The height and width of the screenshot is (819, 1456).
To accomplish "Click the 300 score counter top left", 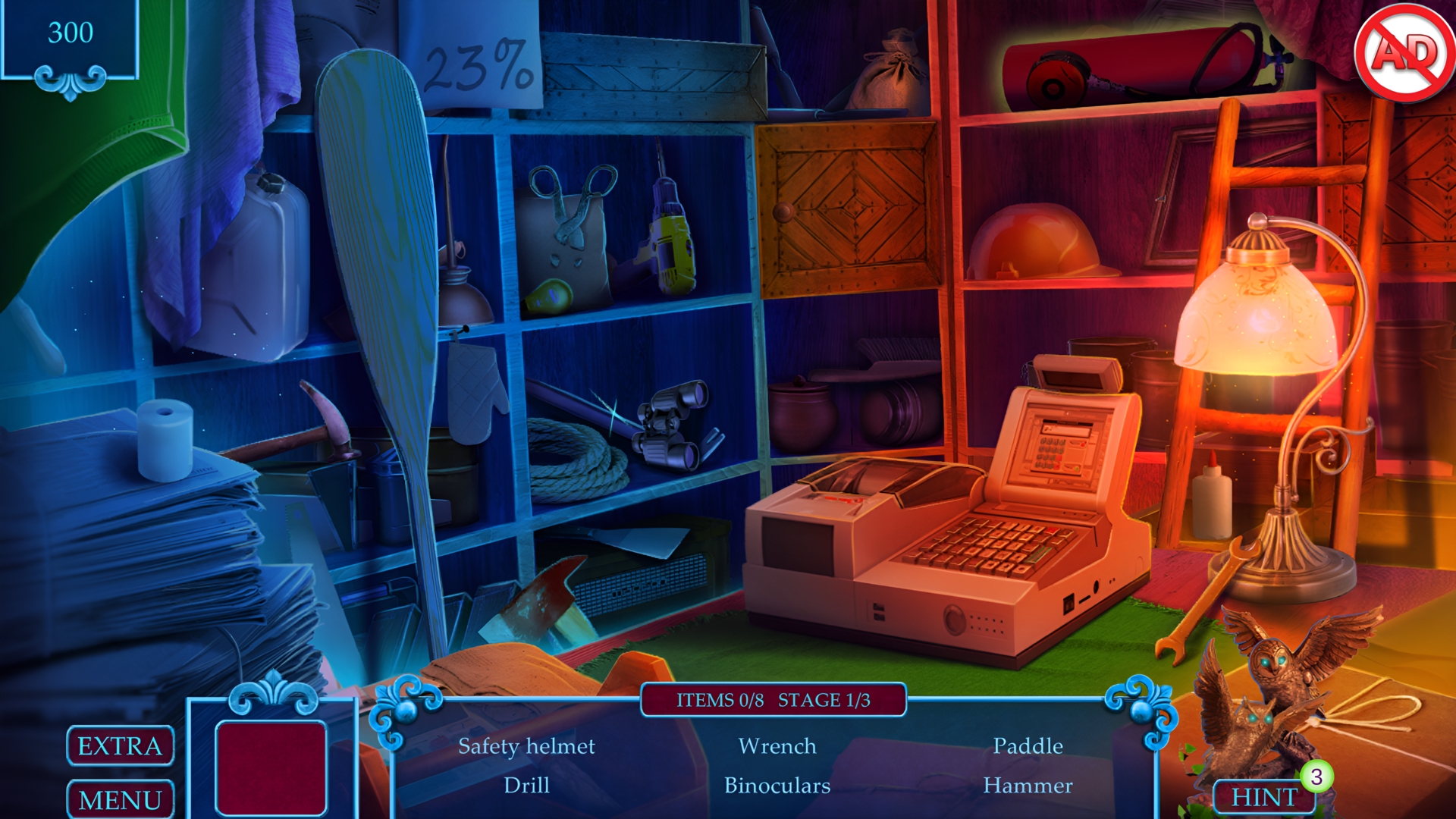I will (x=72, y=33).
